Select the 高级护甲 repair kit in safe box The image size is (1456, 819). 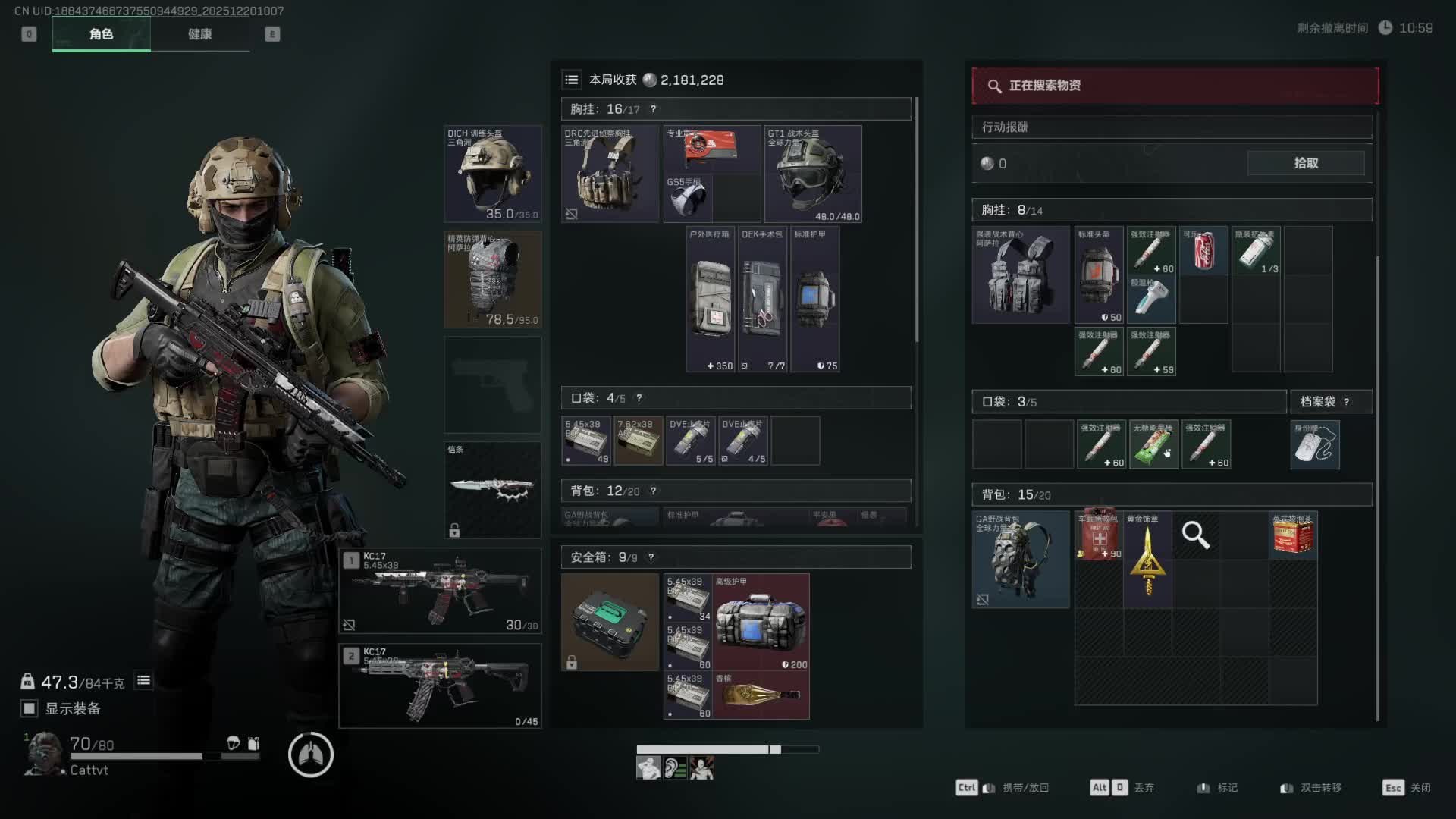(761, 623)
